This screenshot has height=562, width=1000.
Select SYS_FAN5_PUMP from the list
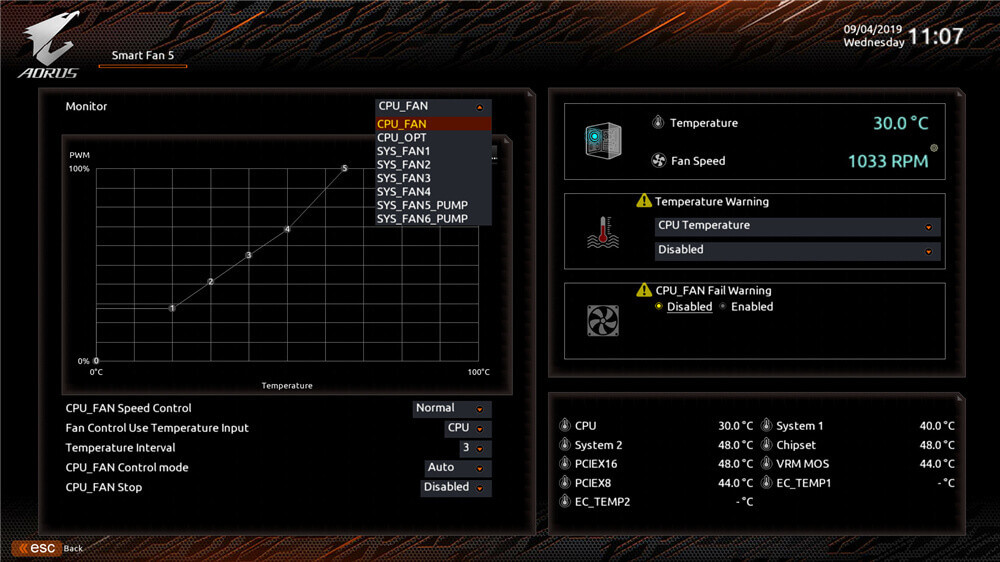[422, 205]
